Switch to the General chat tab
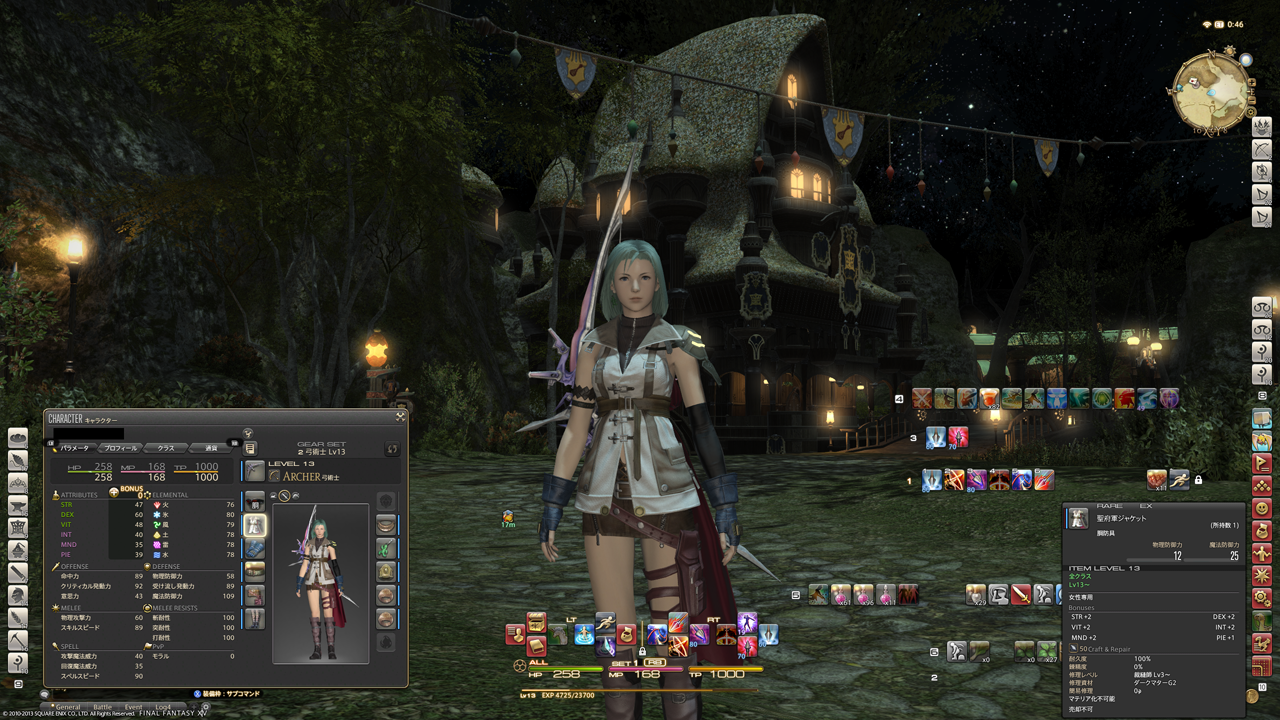 67,708
